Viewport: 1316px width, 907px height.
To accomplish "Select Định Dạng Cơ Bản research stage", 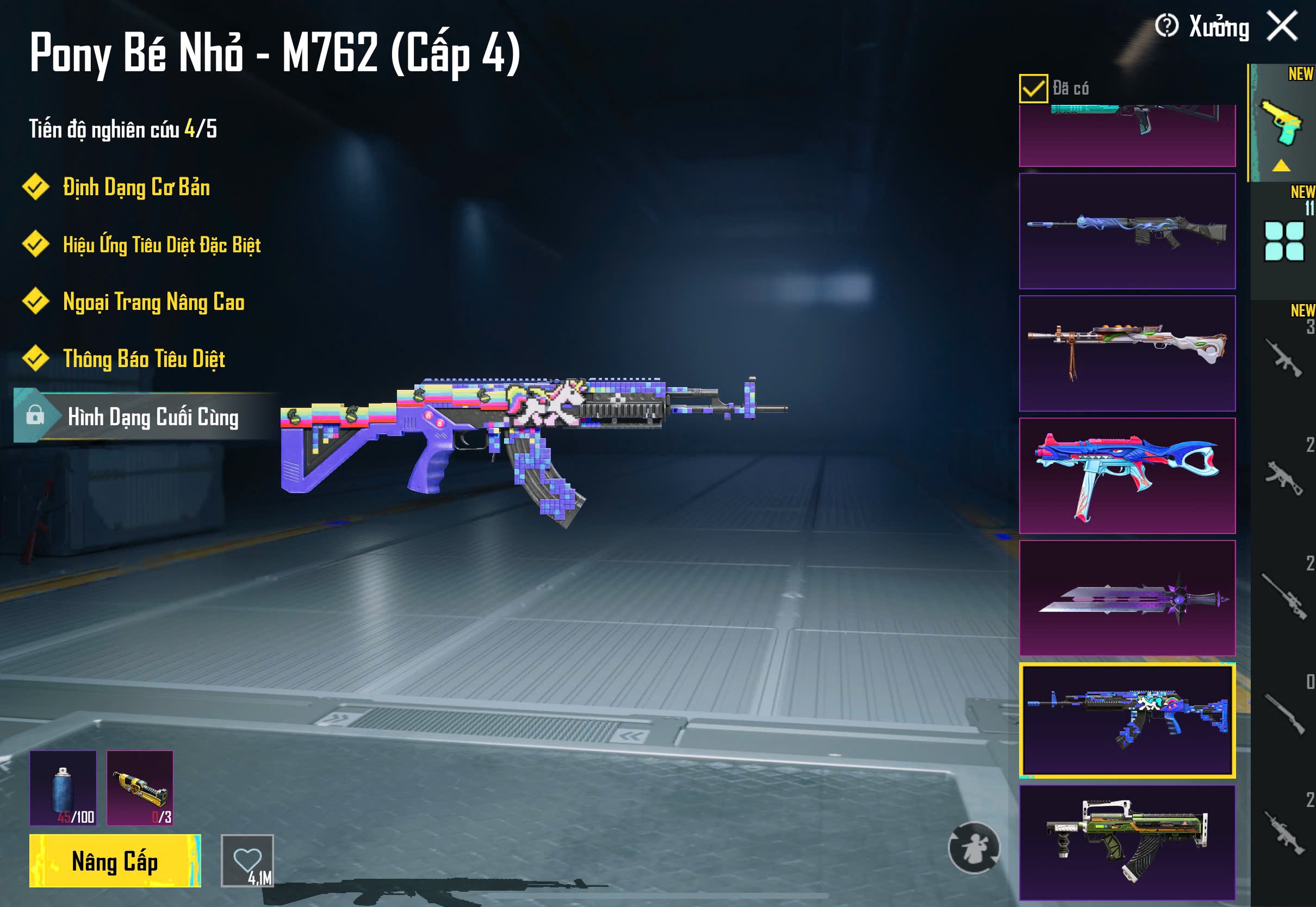I will (x=136, y=188).
